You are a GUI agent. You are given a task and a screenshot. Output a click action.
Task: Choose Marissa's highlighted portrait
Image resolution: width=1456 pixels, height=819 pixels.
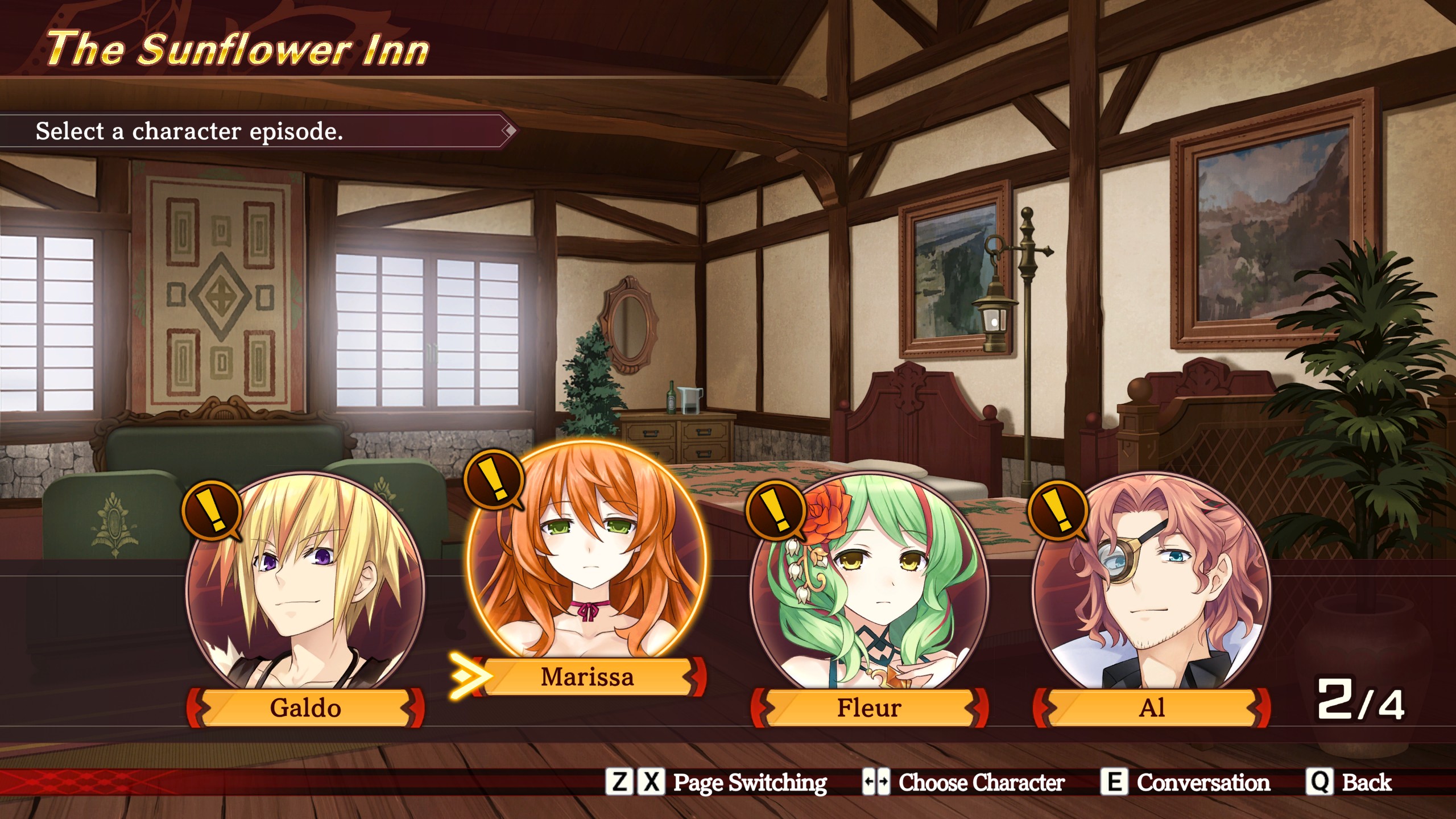tap(586, 555)
